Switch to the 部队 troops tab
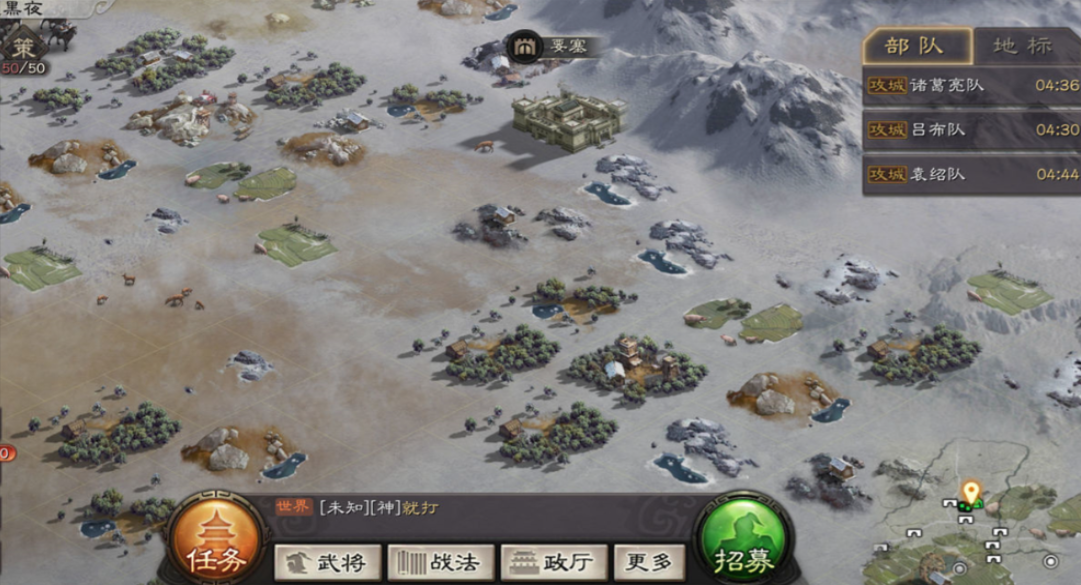This screenshot has width=1081, height=585. coord(916,46)
